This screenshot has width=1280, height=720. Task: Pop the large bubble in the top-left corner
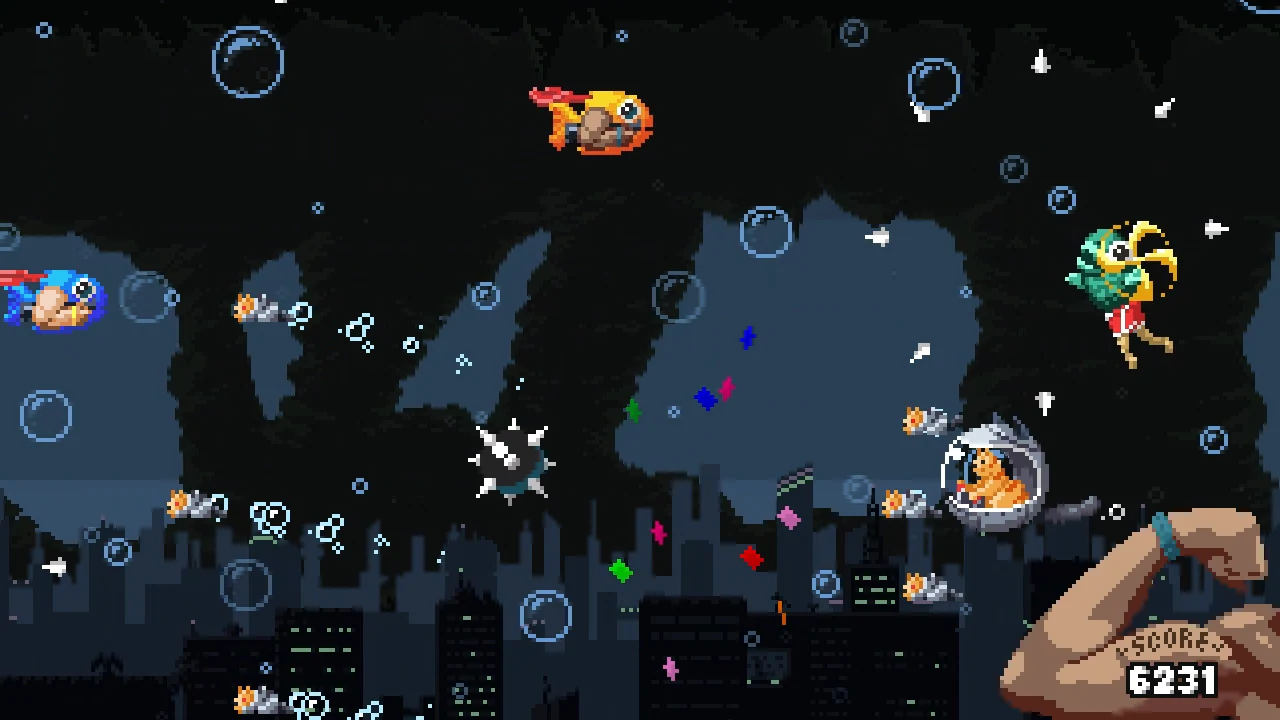pyautogui.click(x=246, y=62)
